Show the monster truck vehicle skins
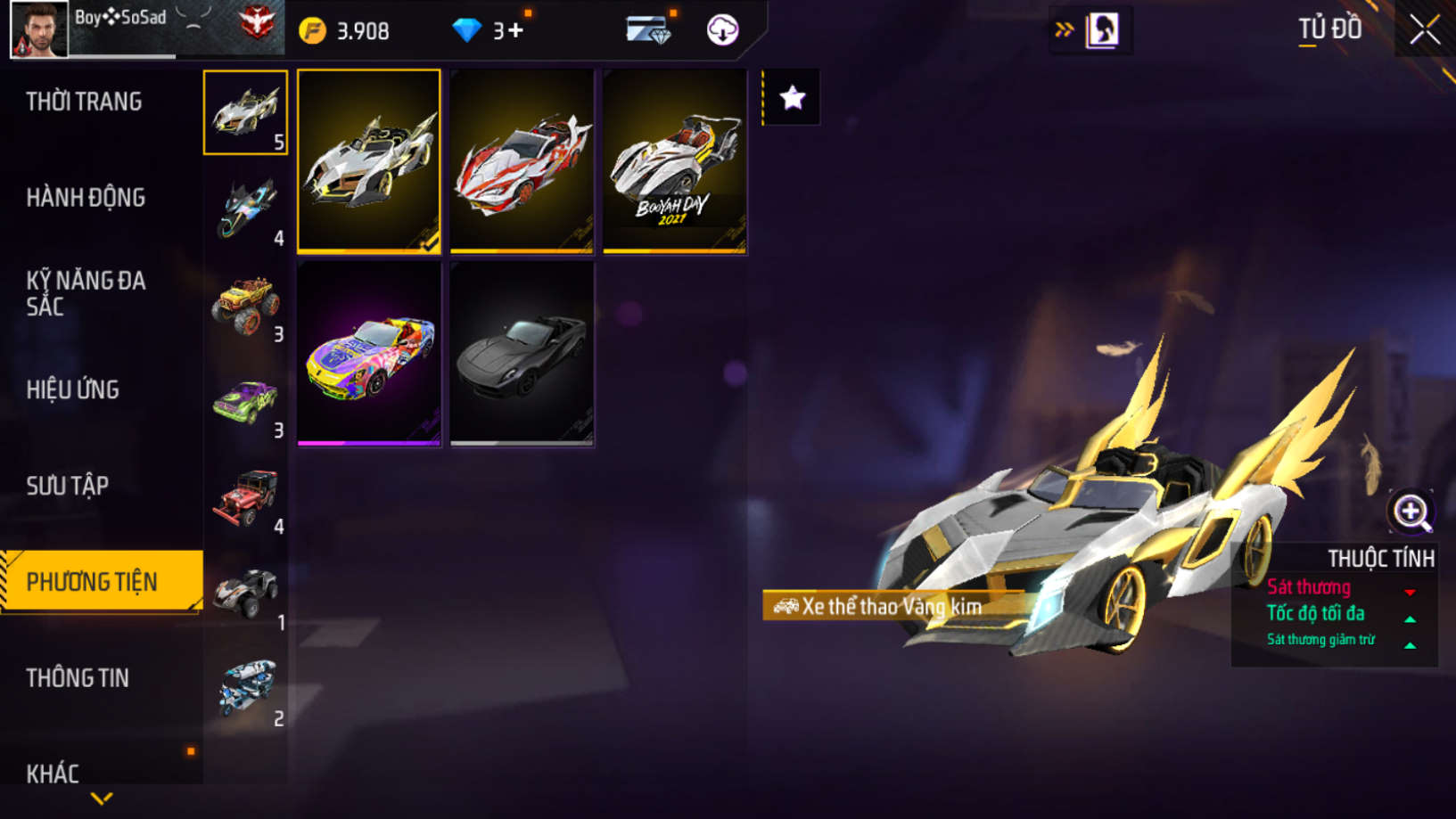 (246, 305)
